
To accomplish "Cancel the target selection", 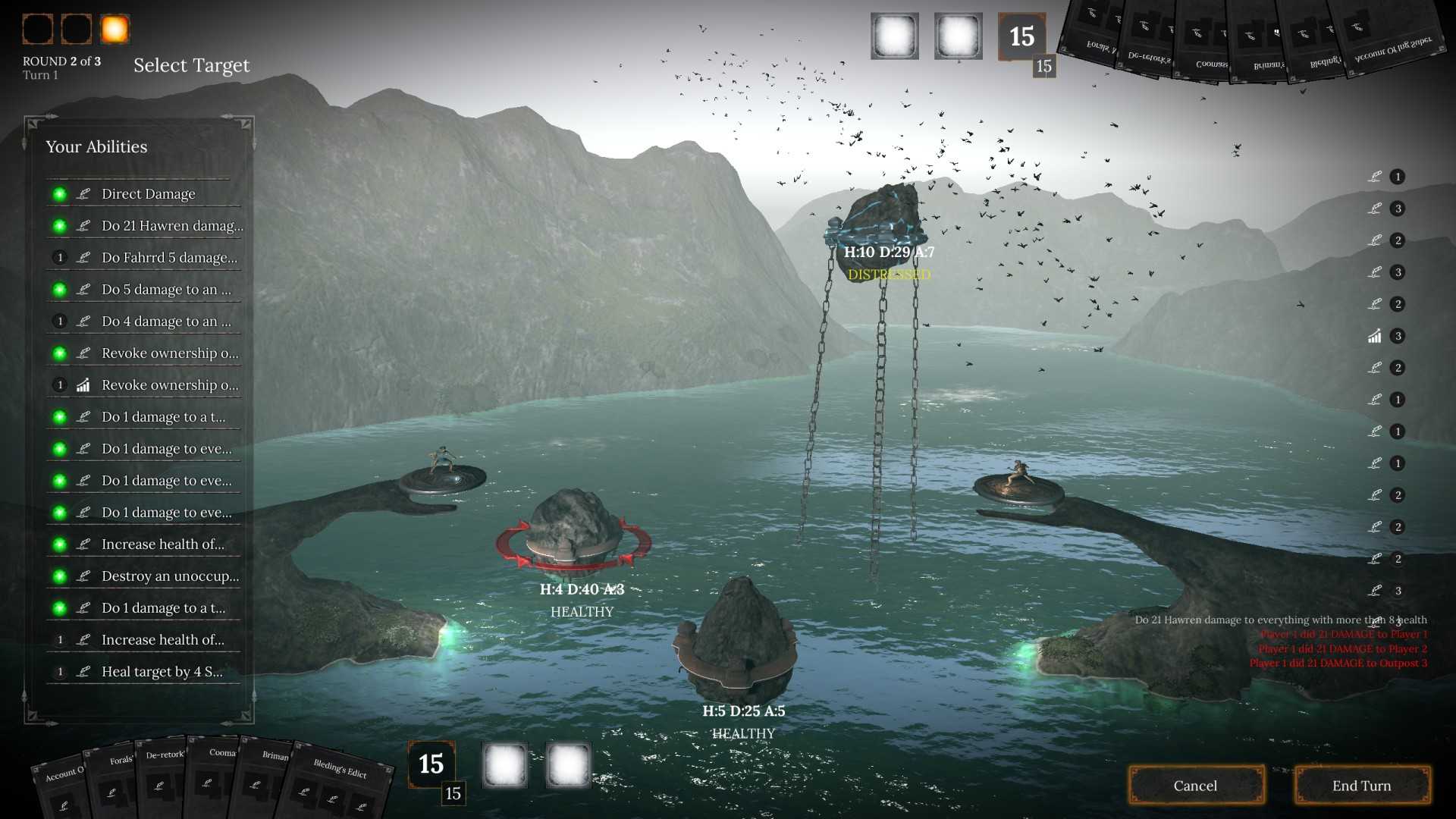I will pyautogui.click(x=1195, y=786).
